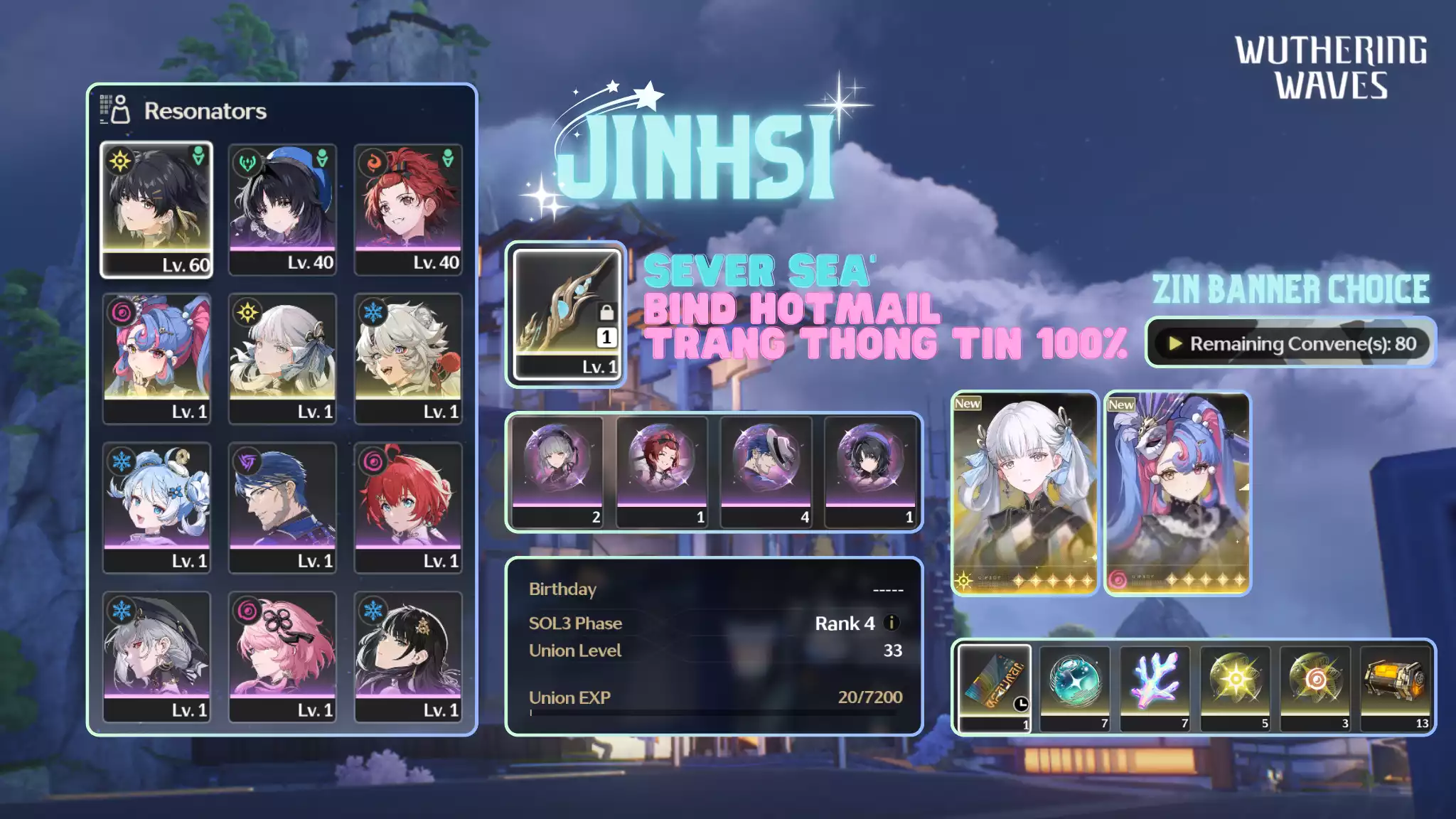Select the Lv. 60 black-haired Spectro resonator

click(x=156, y=209)
